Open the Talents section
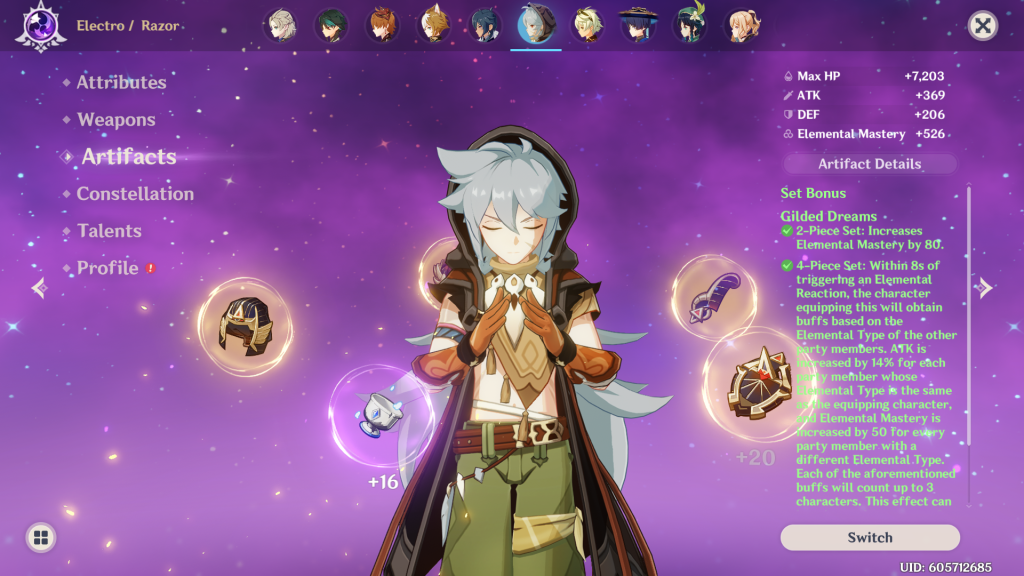This screenshot has height=576, width=1024. pos(109,231)
